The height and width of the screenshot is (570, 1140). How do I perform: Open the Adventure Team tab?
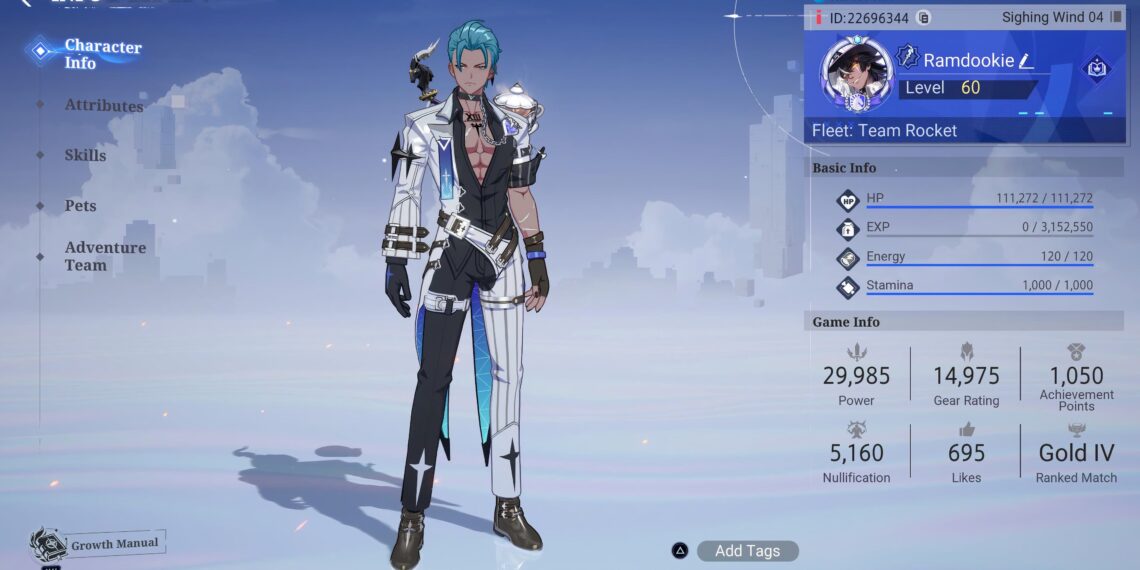click(105, 256)
